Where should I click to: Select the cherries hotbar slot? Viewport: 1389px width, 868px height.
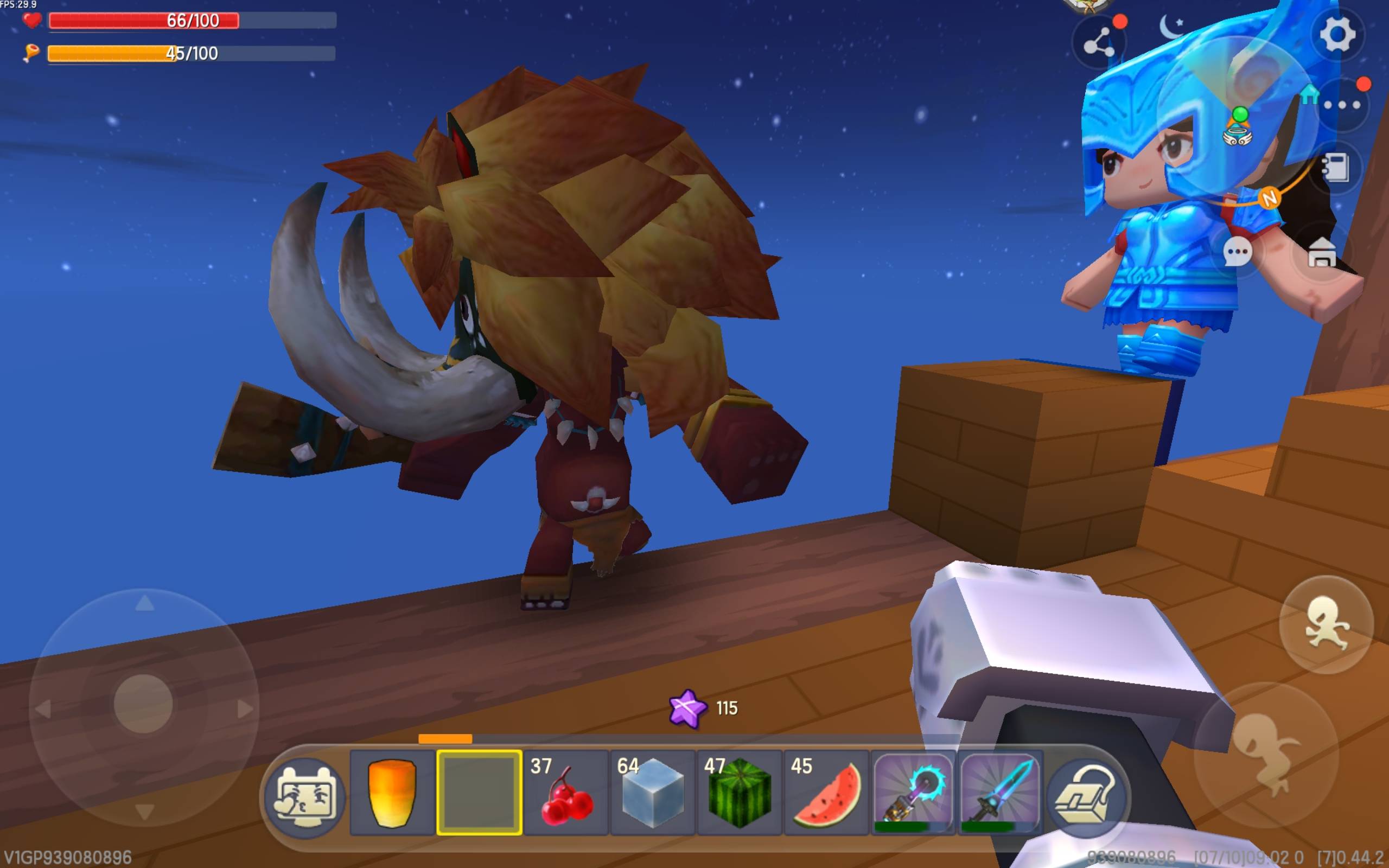coord(566,793)
